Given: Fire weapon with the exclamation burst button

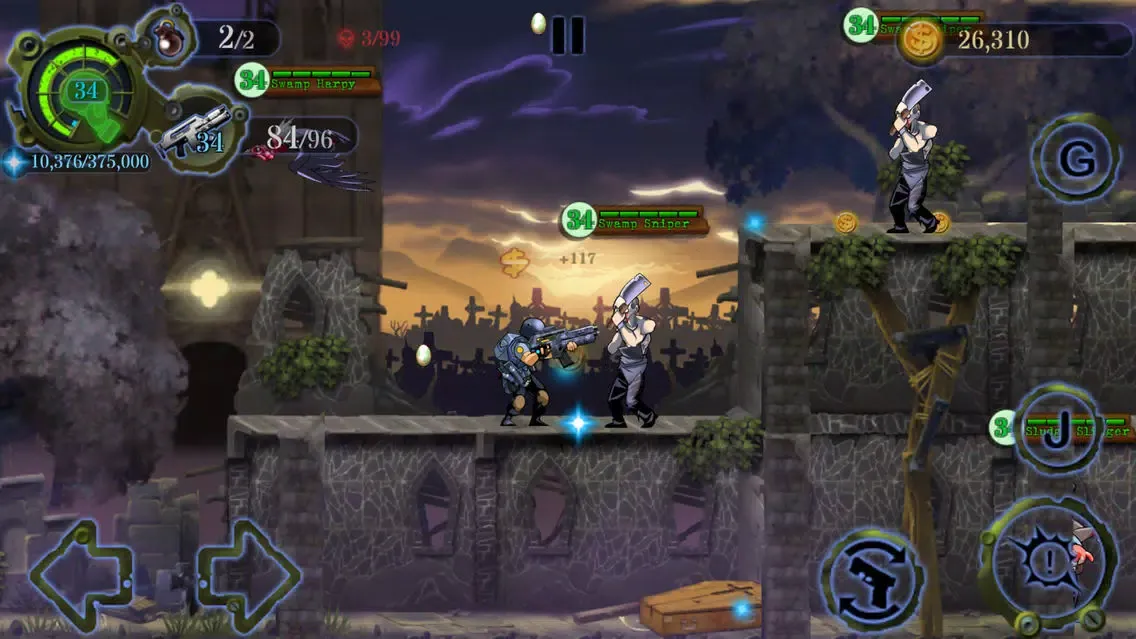Looking at the screenshot, I should (1046, 564).
